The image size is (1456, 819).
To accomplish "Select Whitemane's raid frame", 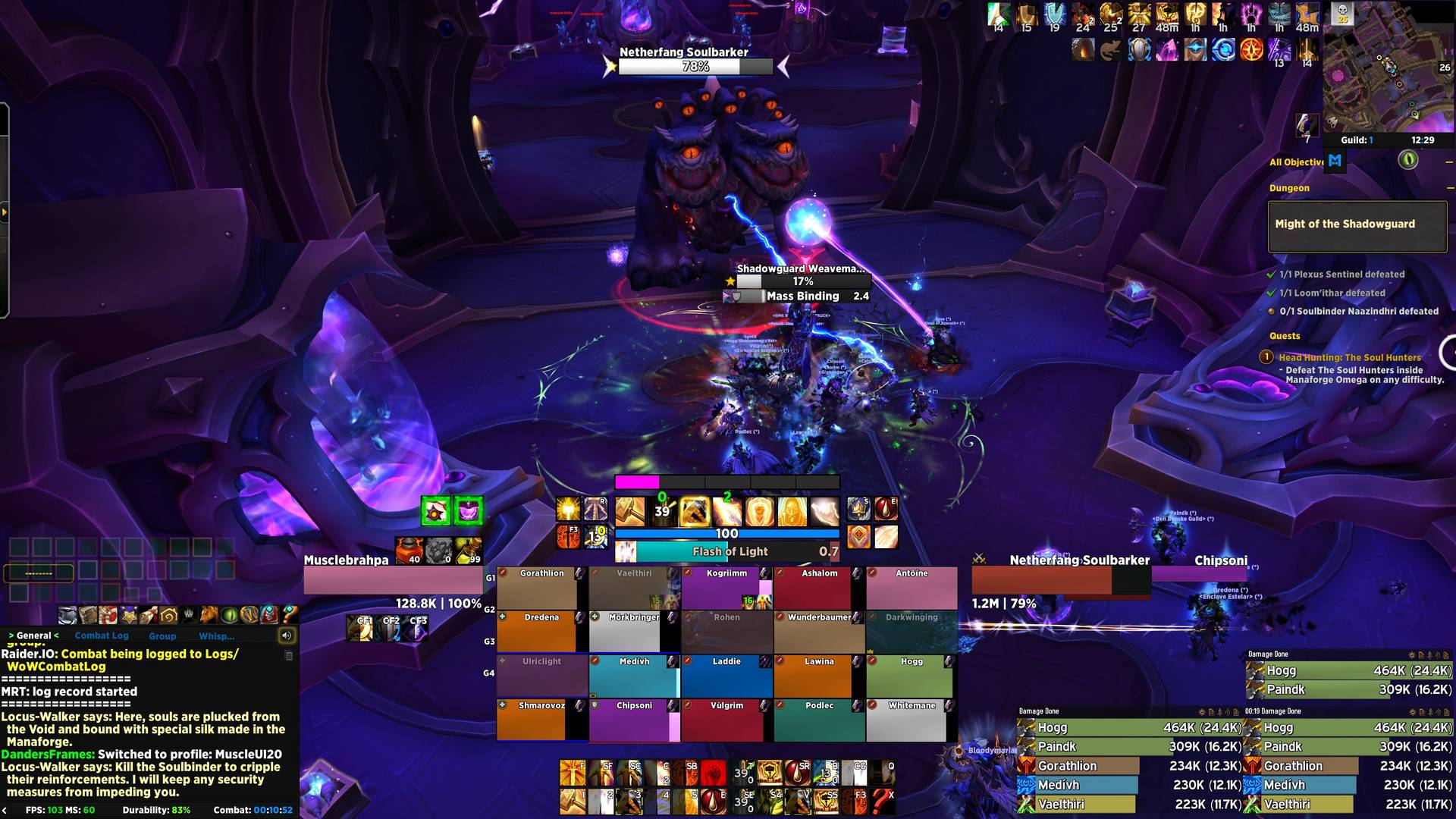I will 912,720.
